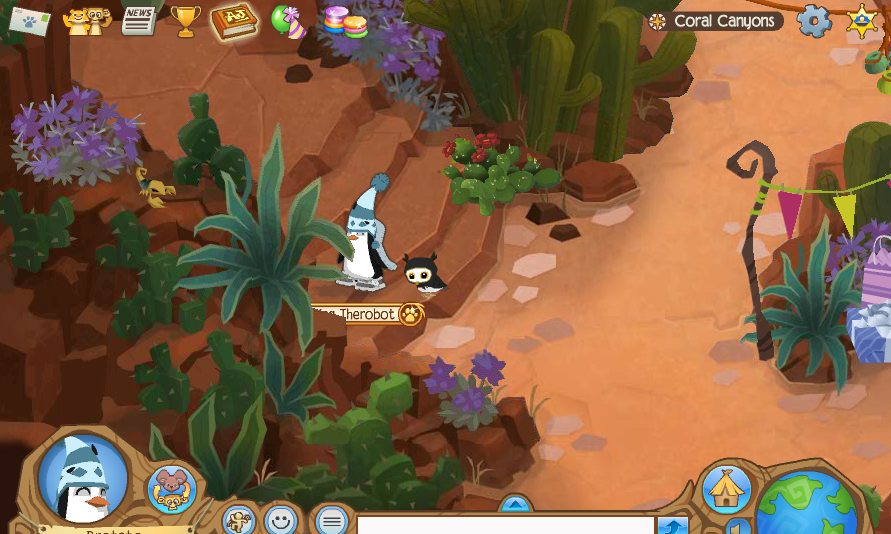Open the Jam-A-Gram mail envelope
Screen dimensions: 891x534
tap(29, 20)
